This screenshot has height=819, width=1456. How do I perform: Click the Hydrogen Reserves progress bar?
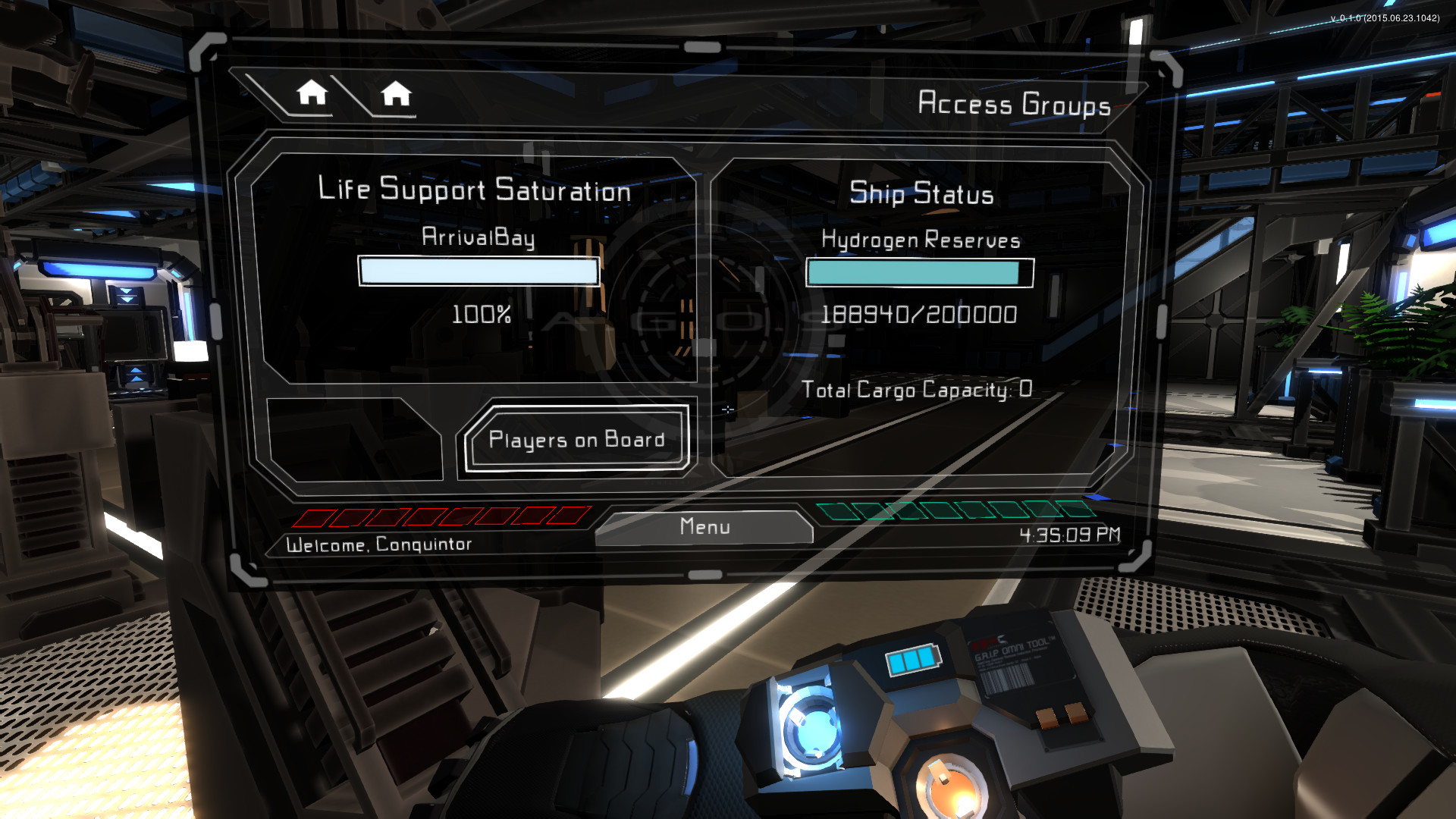918,272
